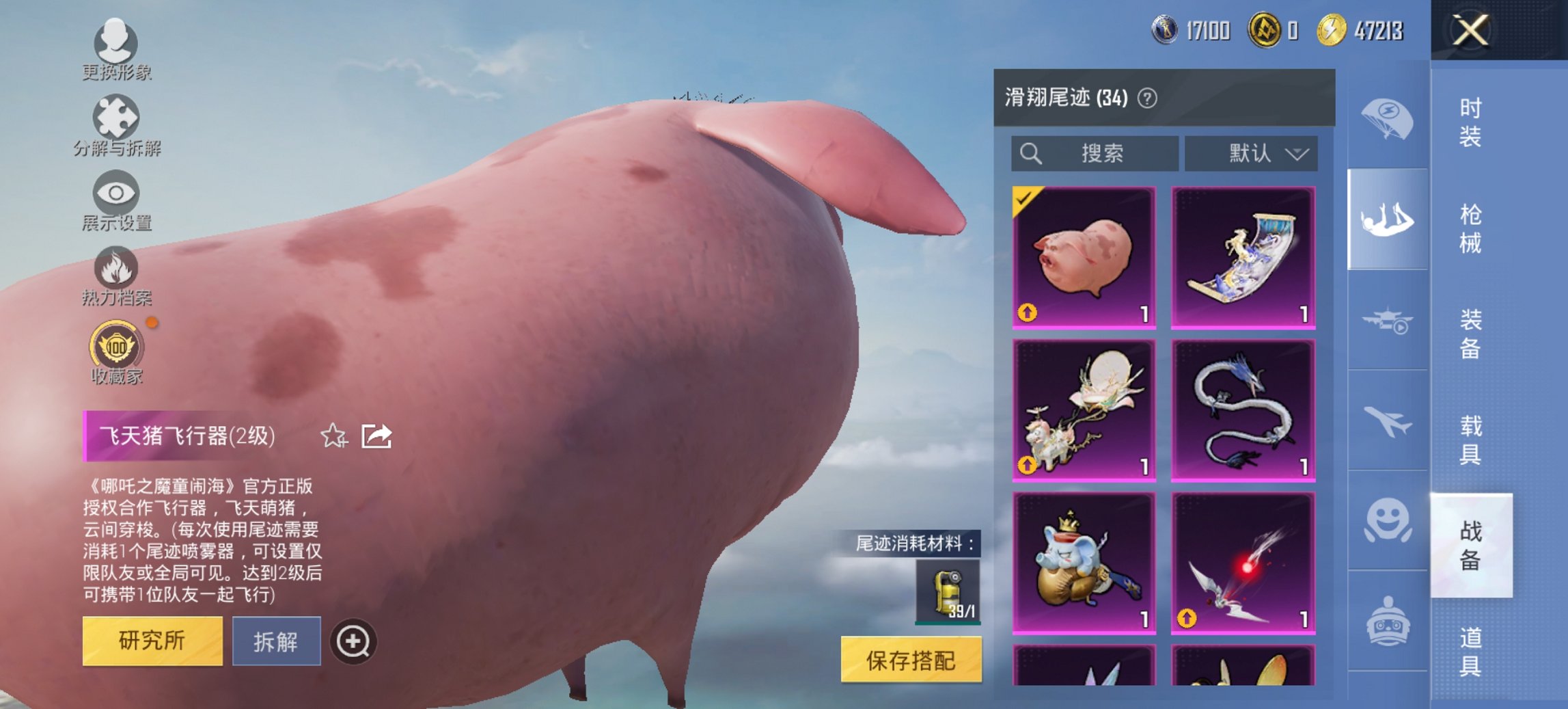Screen dimensions: 1568x709
Task: Expand the 默认 sort dropdown
Action: point(1252,153)
